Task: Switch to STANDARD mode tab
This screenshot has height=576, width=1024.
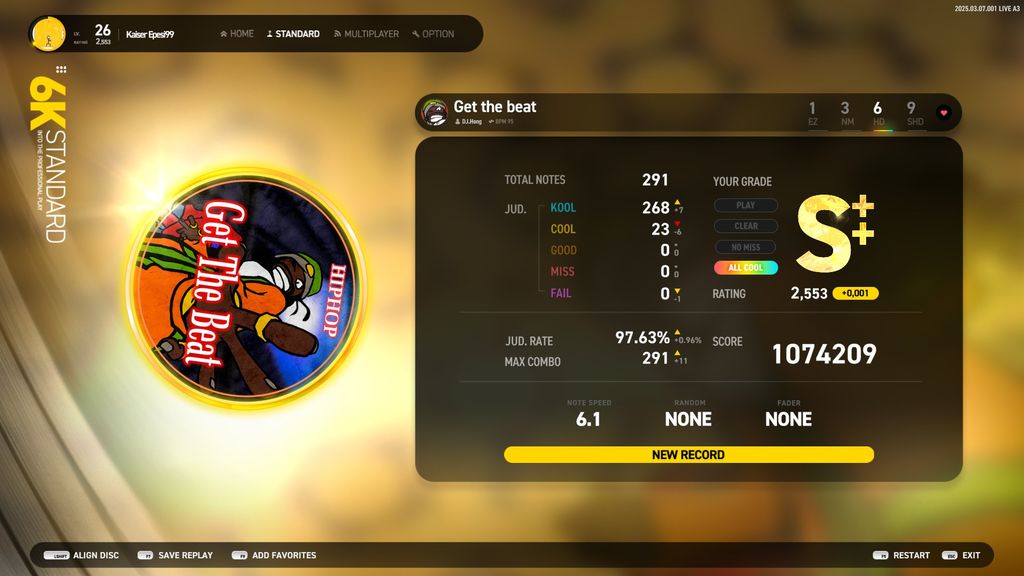Action: point(293,34)
